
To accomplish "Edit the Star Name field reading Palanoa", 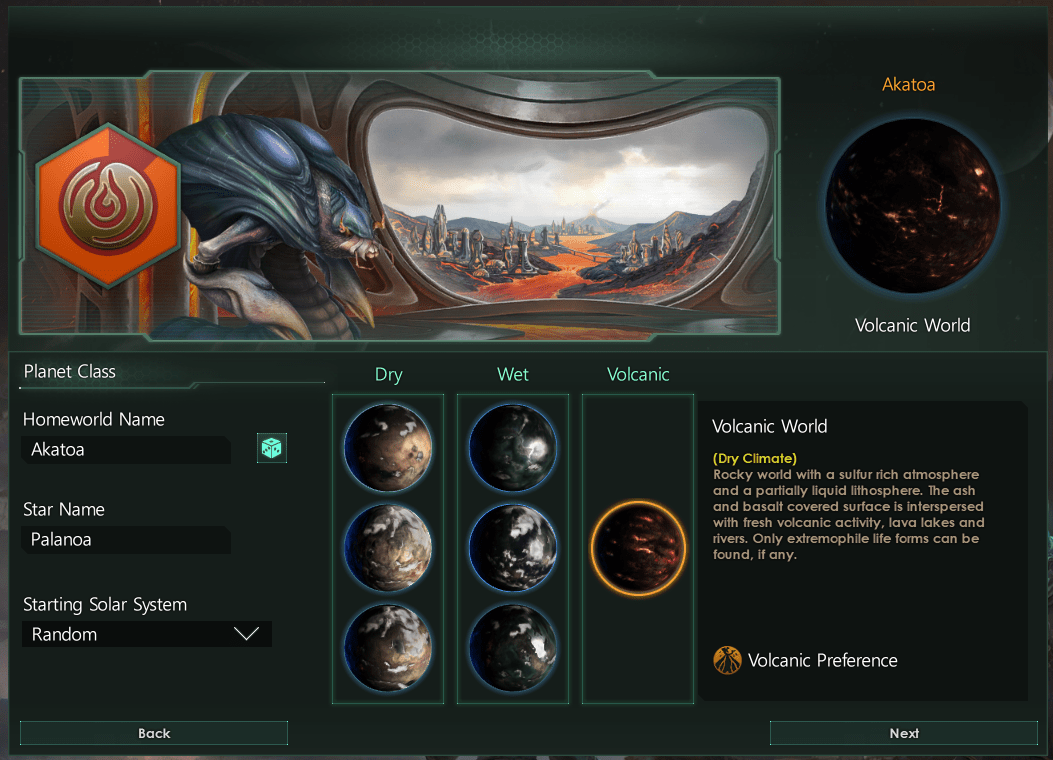I will click(126, 540).
